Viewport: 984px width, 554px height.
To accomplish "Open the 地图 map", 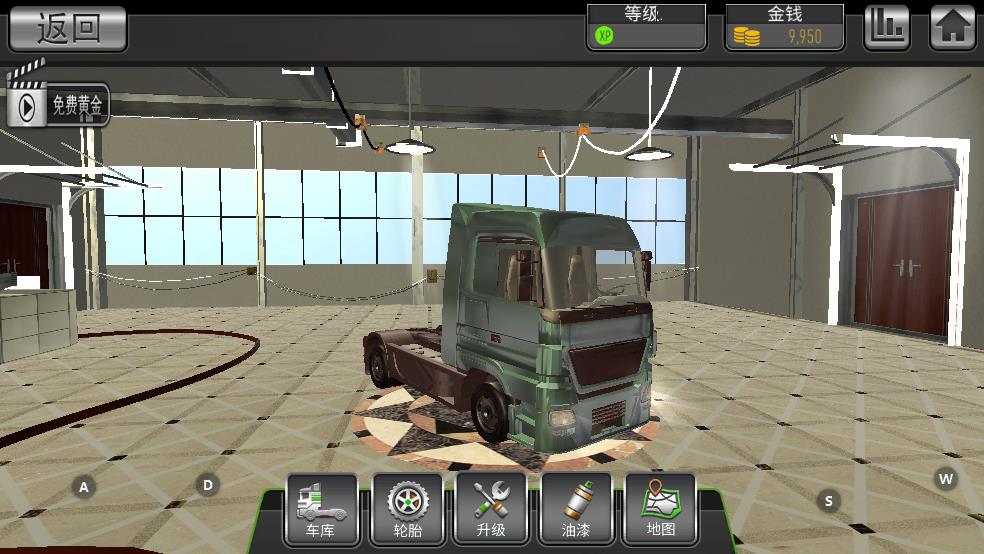I will [660, 510].
